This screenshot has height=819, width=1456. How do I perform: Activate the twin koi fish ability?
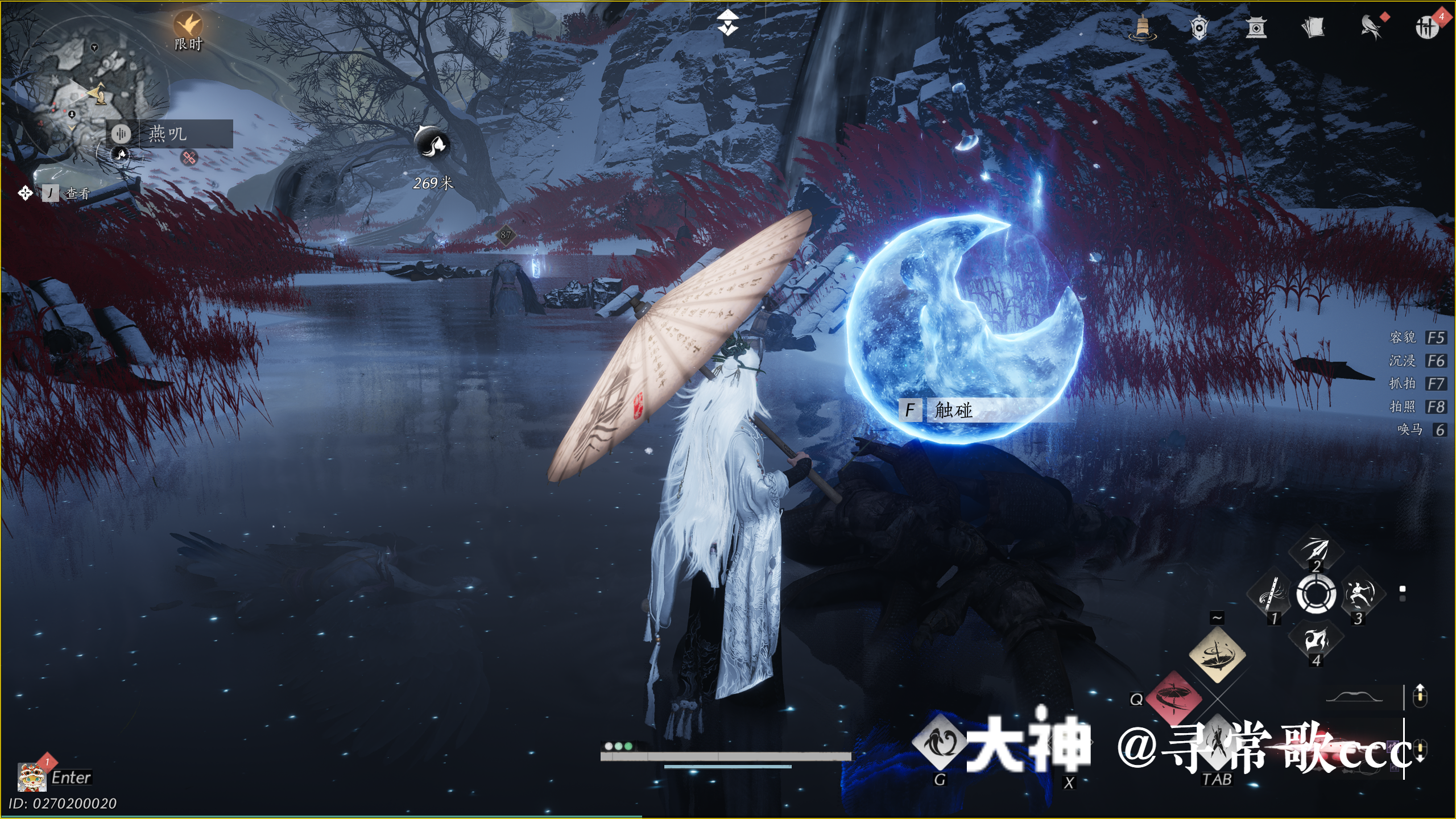click(940, 742)
